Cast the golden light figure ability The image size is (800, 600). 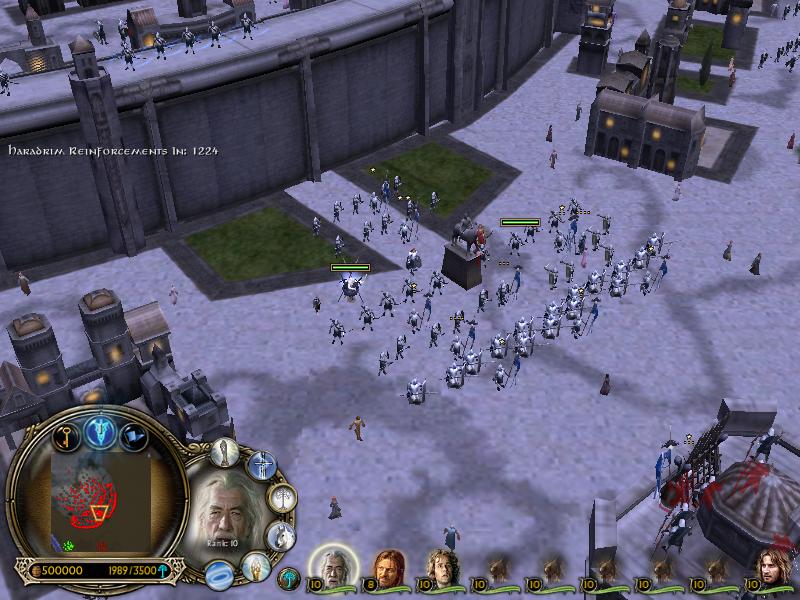(x=256, y=566)
